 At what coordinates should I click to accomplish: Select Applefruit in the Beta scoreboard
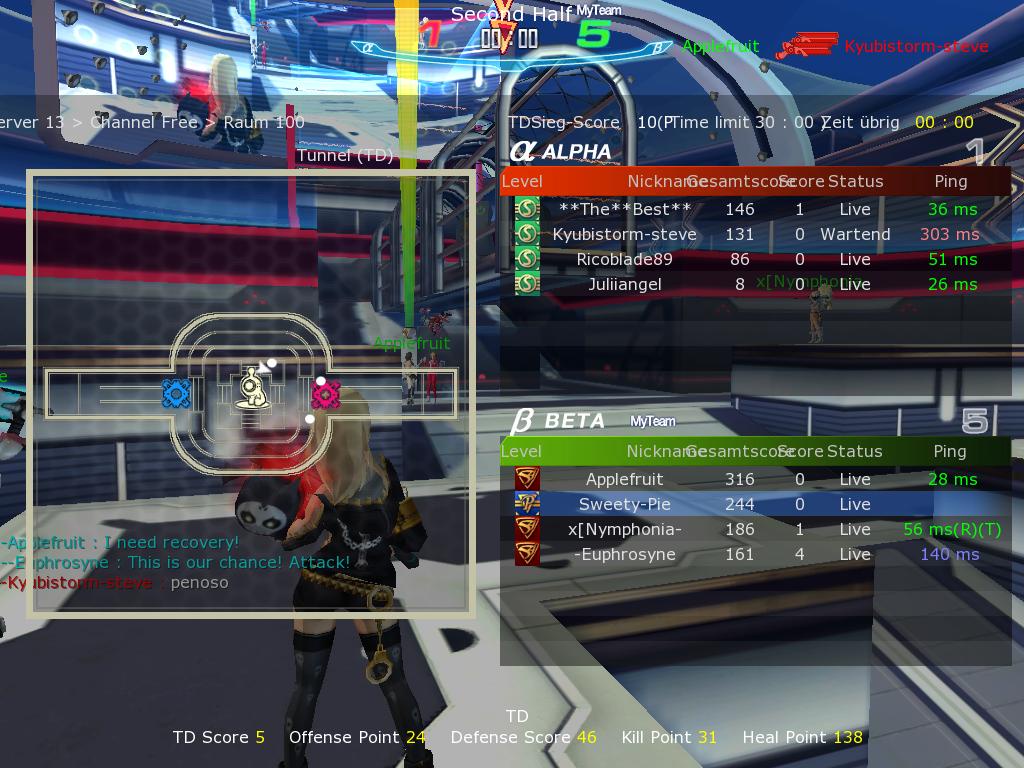click(625, 479)
